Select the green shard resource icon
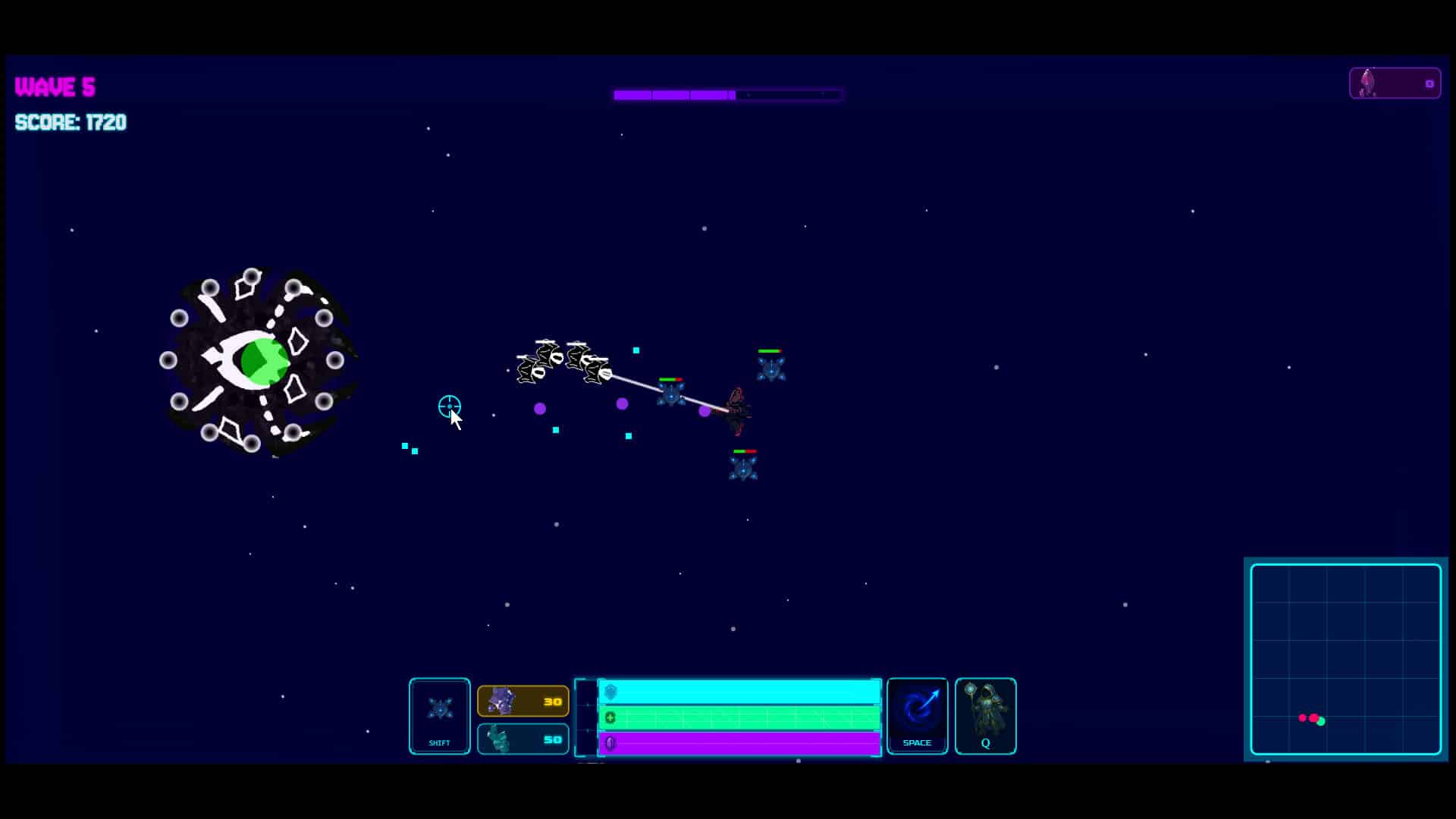Image resolution: width=1456 pixels, height=819 pixels. [x=497, y=739]
